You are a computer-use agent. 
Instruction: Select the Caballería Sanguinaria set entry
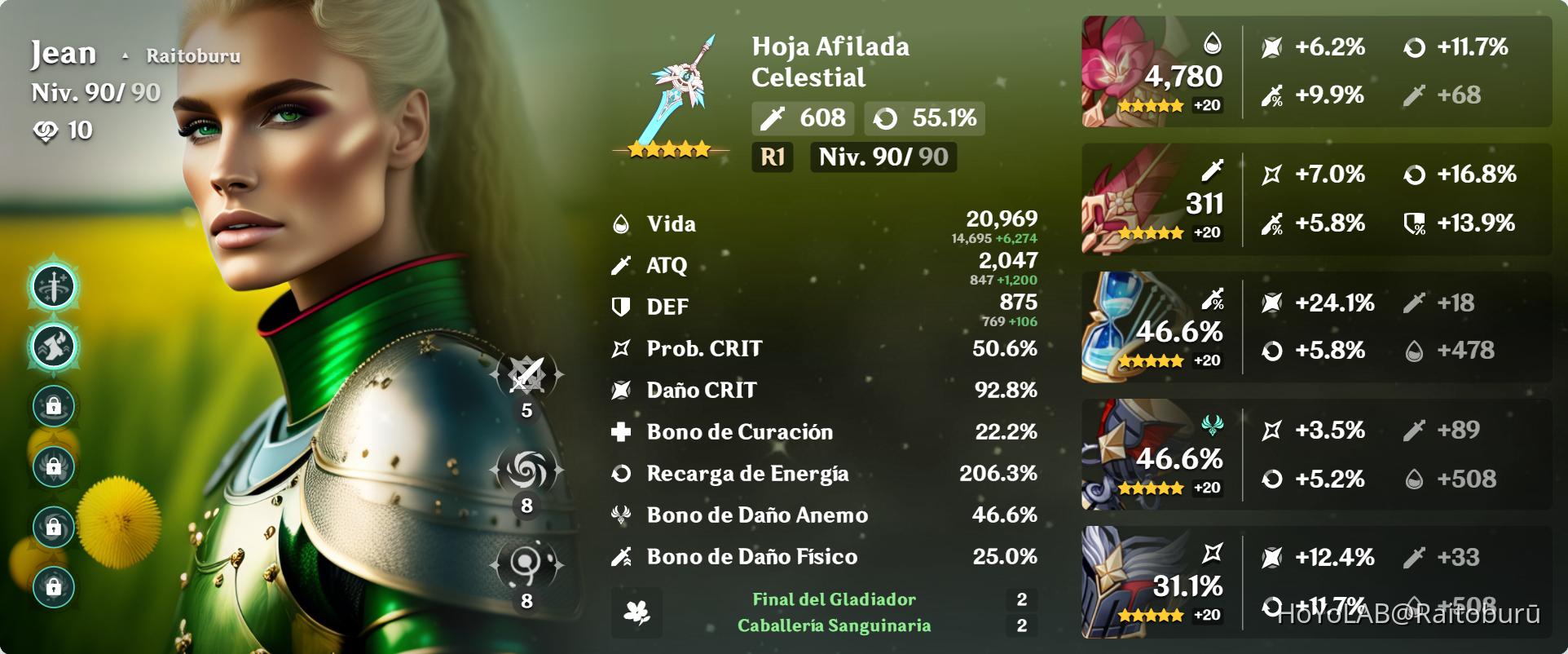(834, 627)
